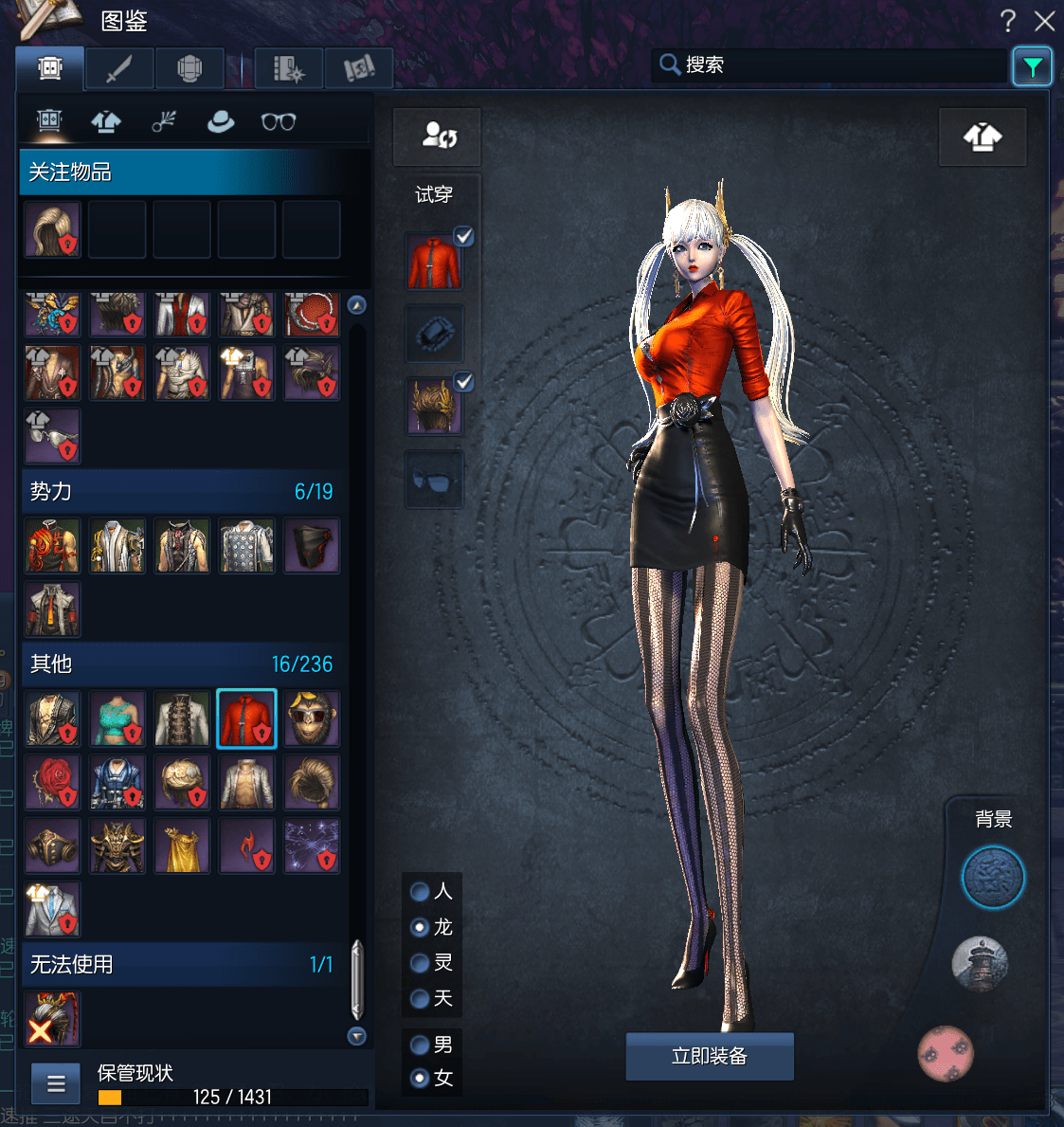The width and height of the screenshot is (1064, 1127).
Task: Choose the pagoda background thumbnail
Action: click(980, 965)
